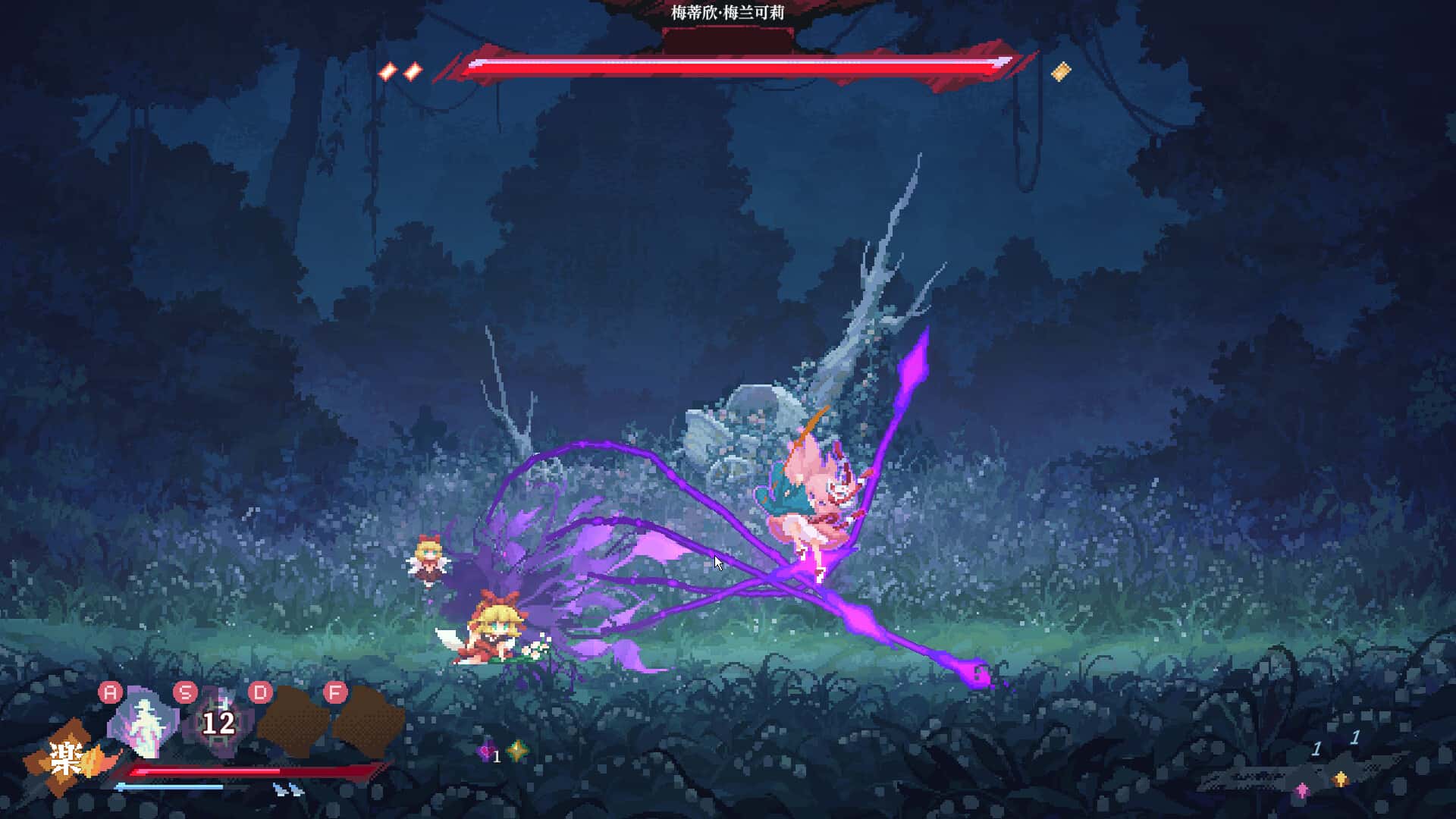
Task: Select the purple skill showing cooldown 12
Action: click(x=218, y=723)
